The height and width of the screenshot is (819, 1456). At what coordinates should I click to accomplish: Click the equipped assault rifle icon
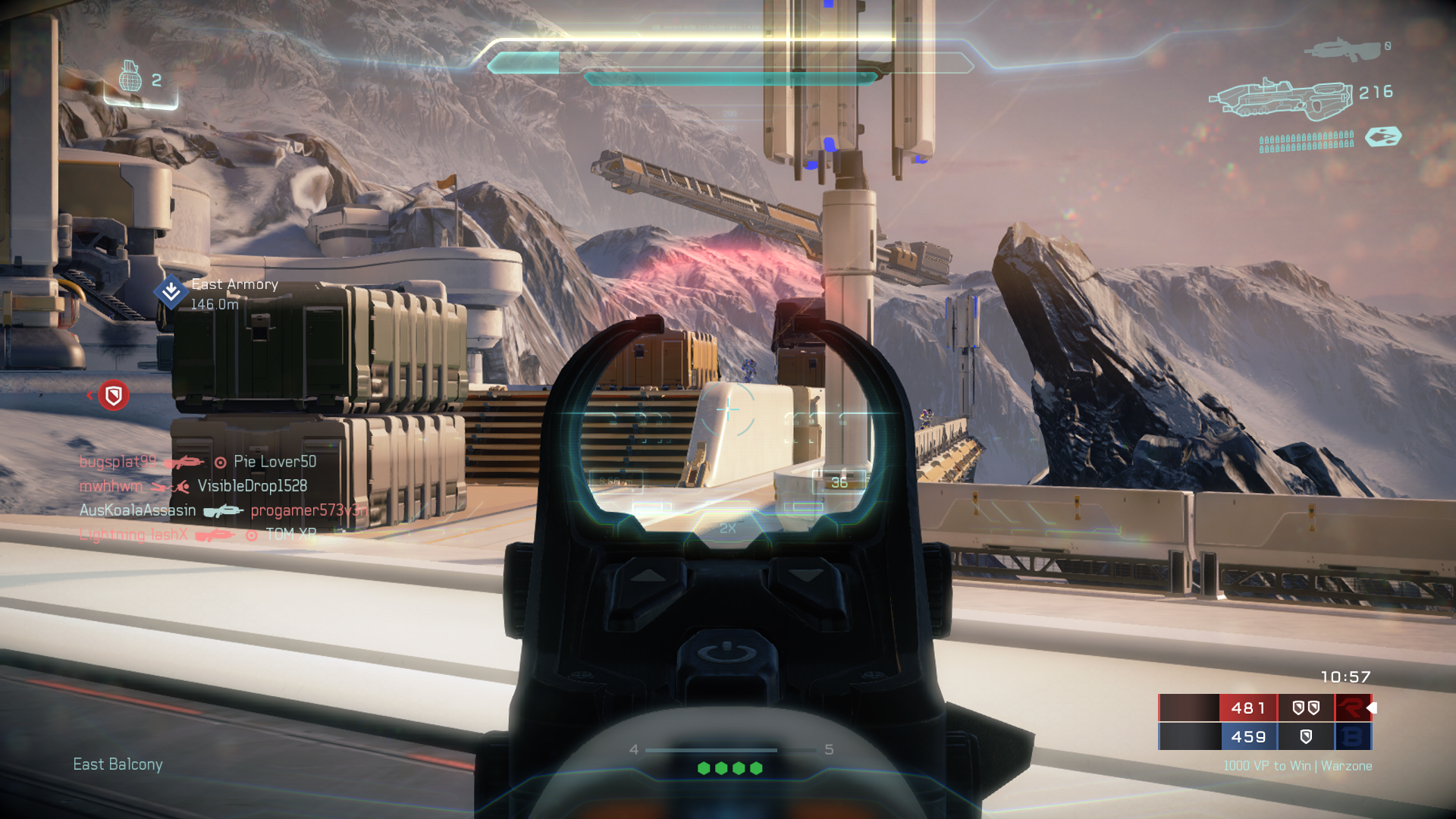coord(1281,98)
